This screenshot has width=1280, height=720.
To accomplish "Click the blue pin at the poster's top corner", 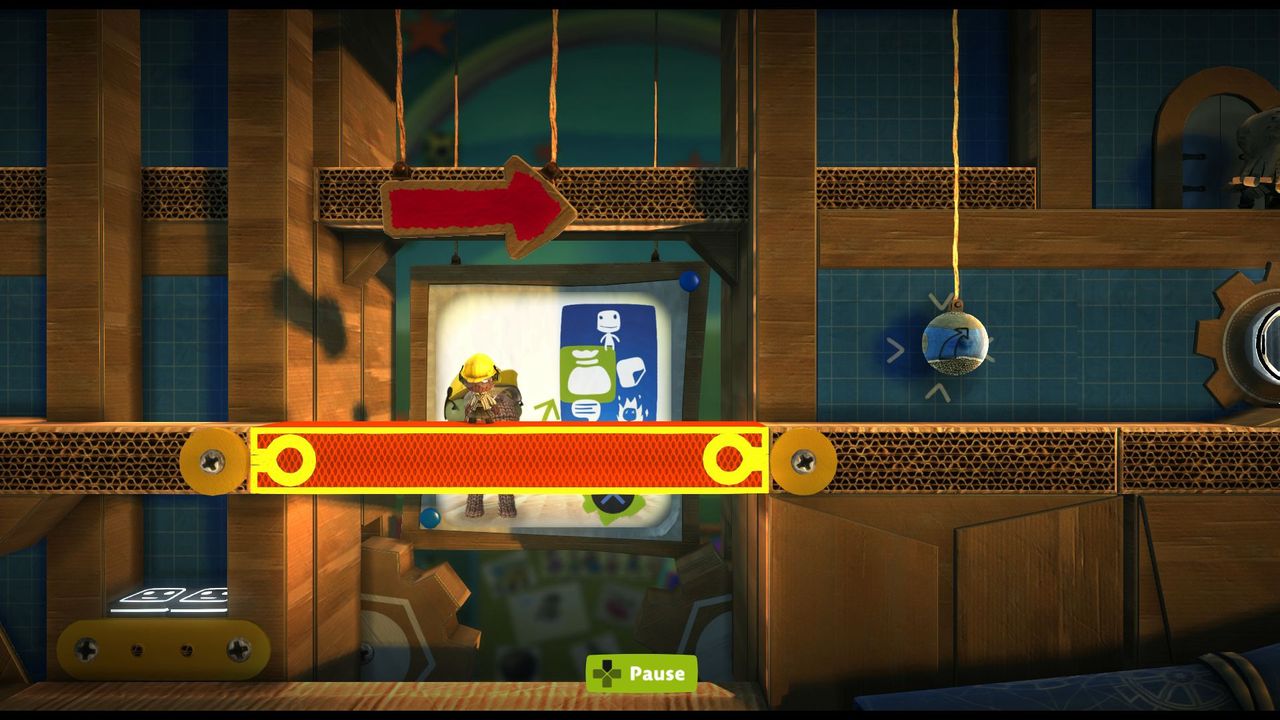I will (688, 283).
